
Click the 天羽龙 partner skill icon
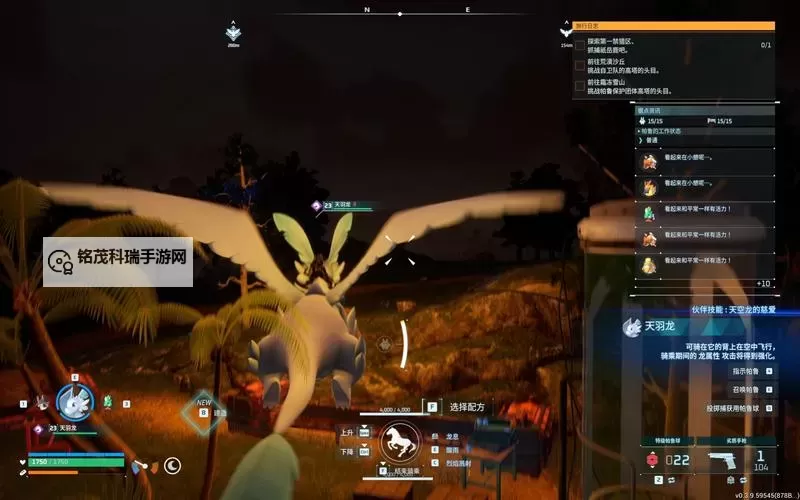pyautogui.click(x=631, y=327)
